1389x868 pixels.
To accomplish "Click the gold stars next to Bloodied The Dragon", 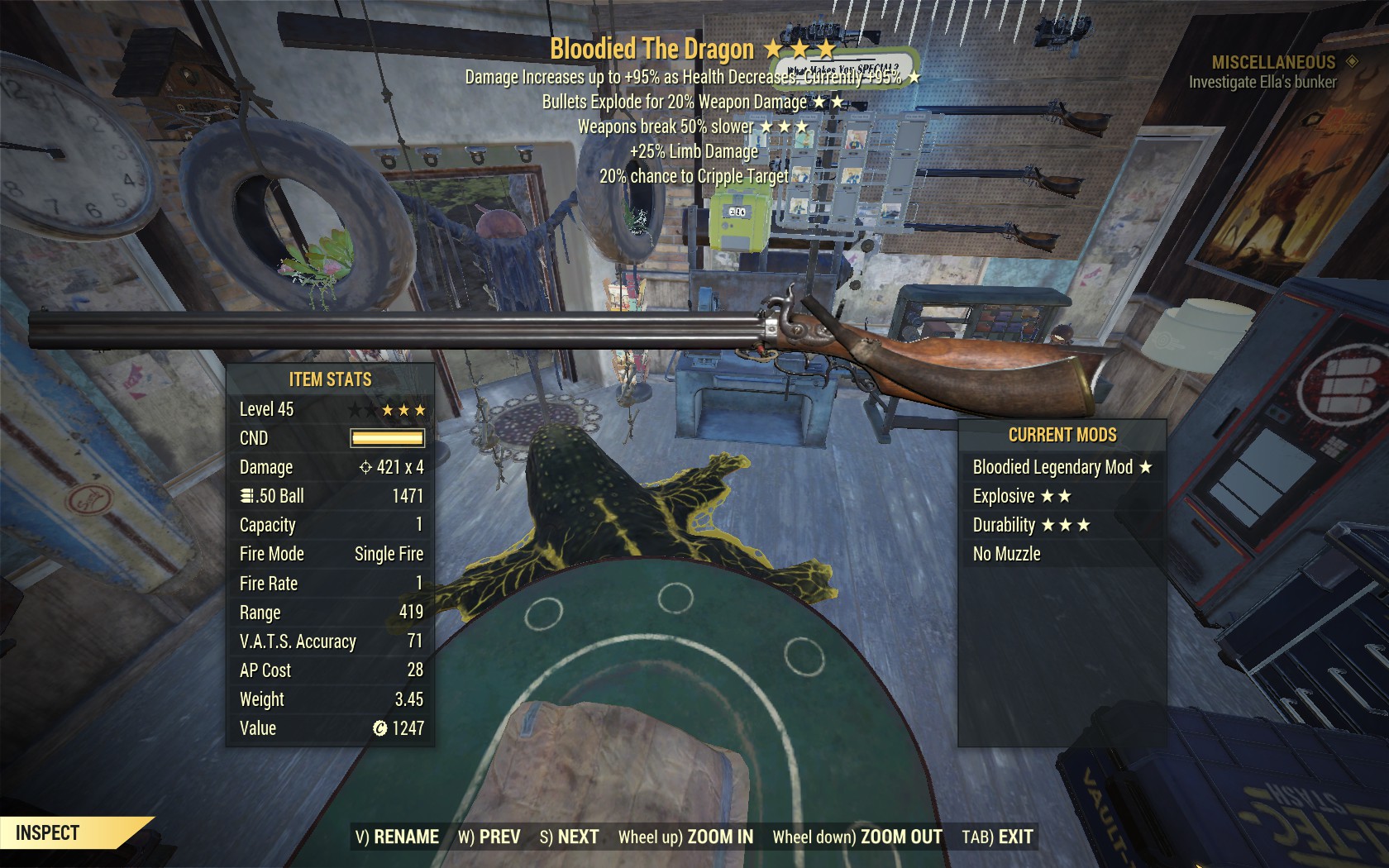I will (x=800, y=48).
